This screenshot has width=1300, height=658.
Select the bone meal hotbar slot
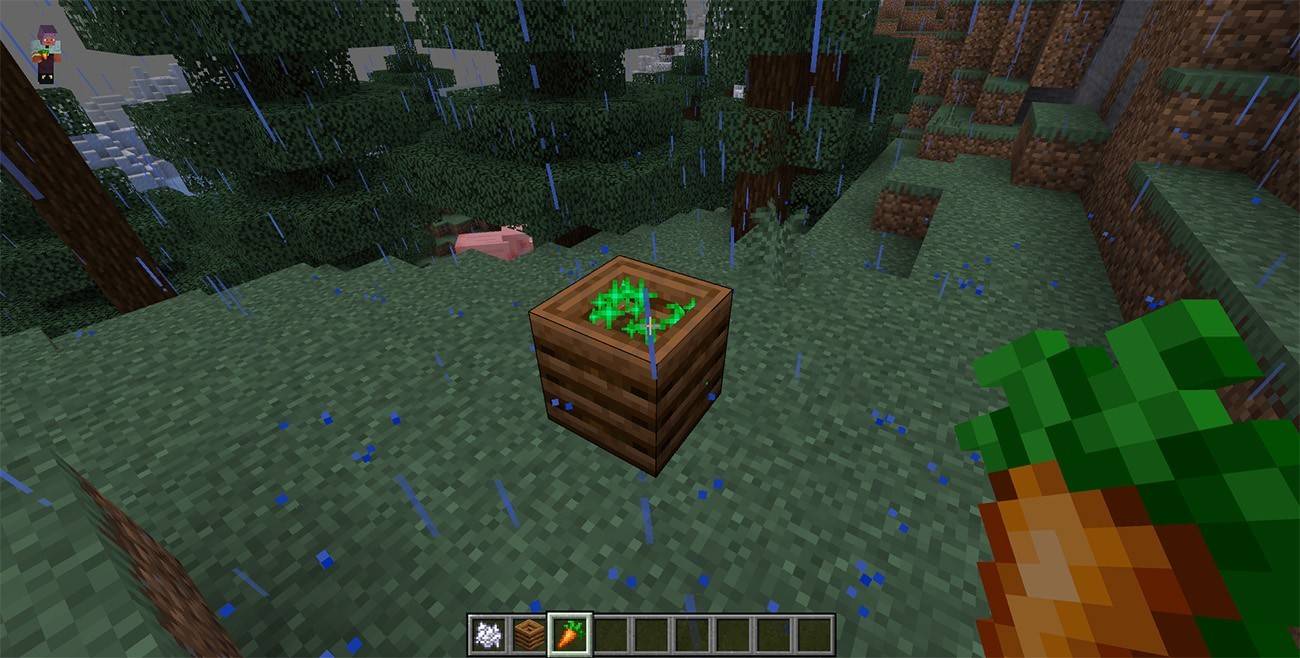pos(489,634)
